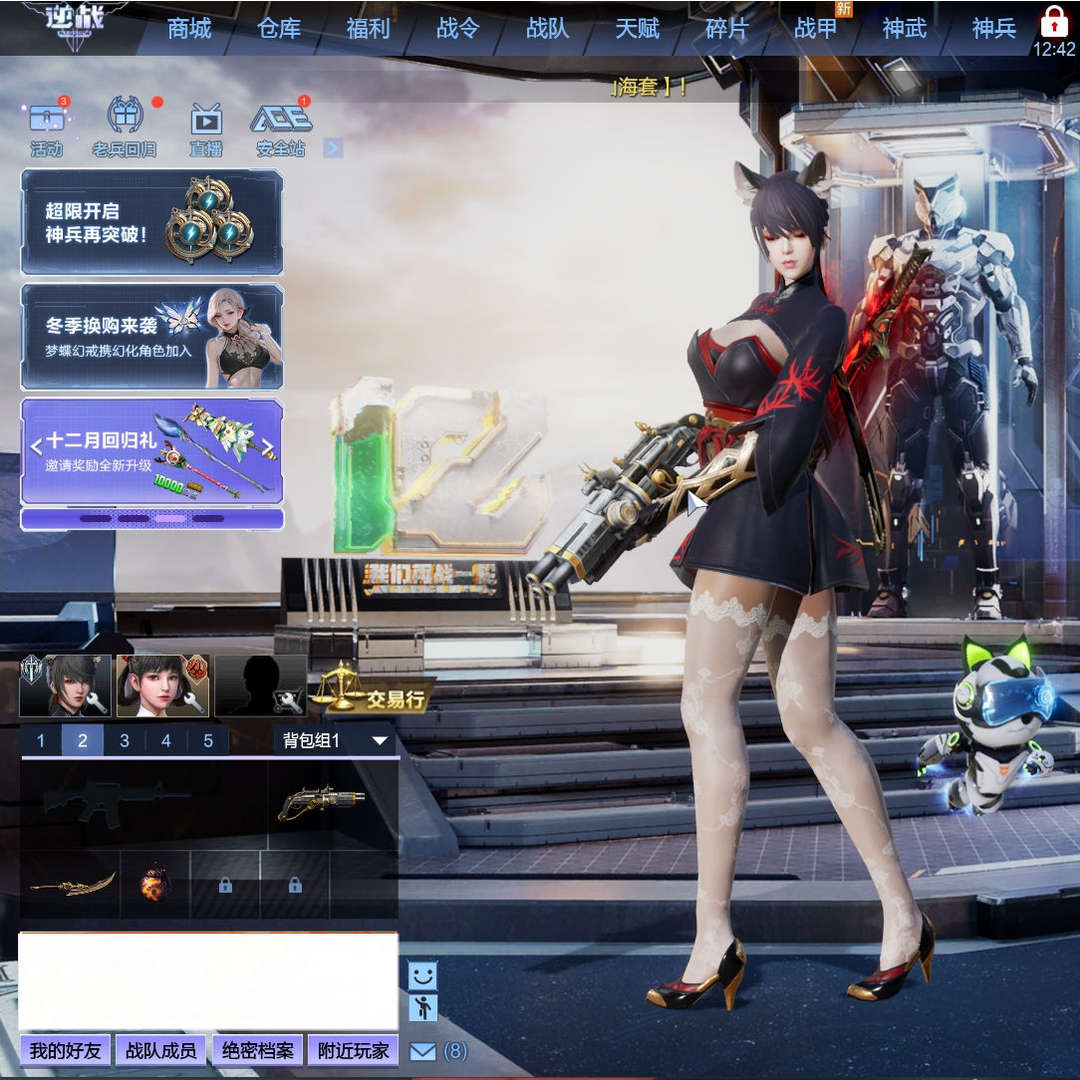Open the 直播 livestream icon
Viewport: 1080px width, 1080px height.
click(x=206, y=129)
